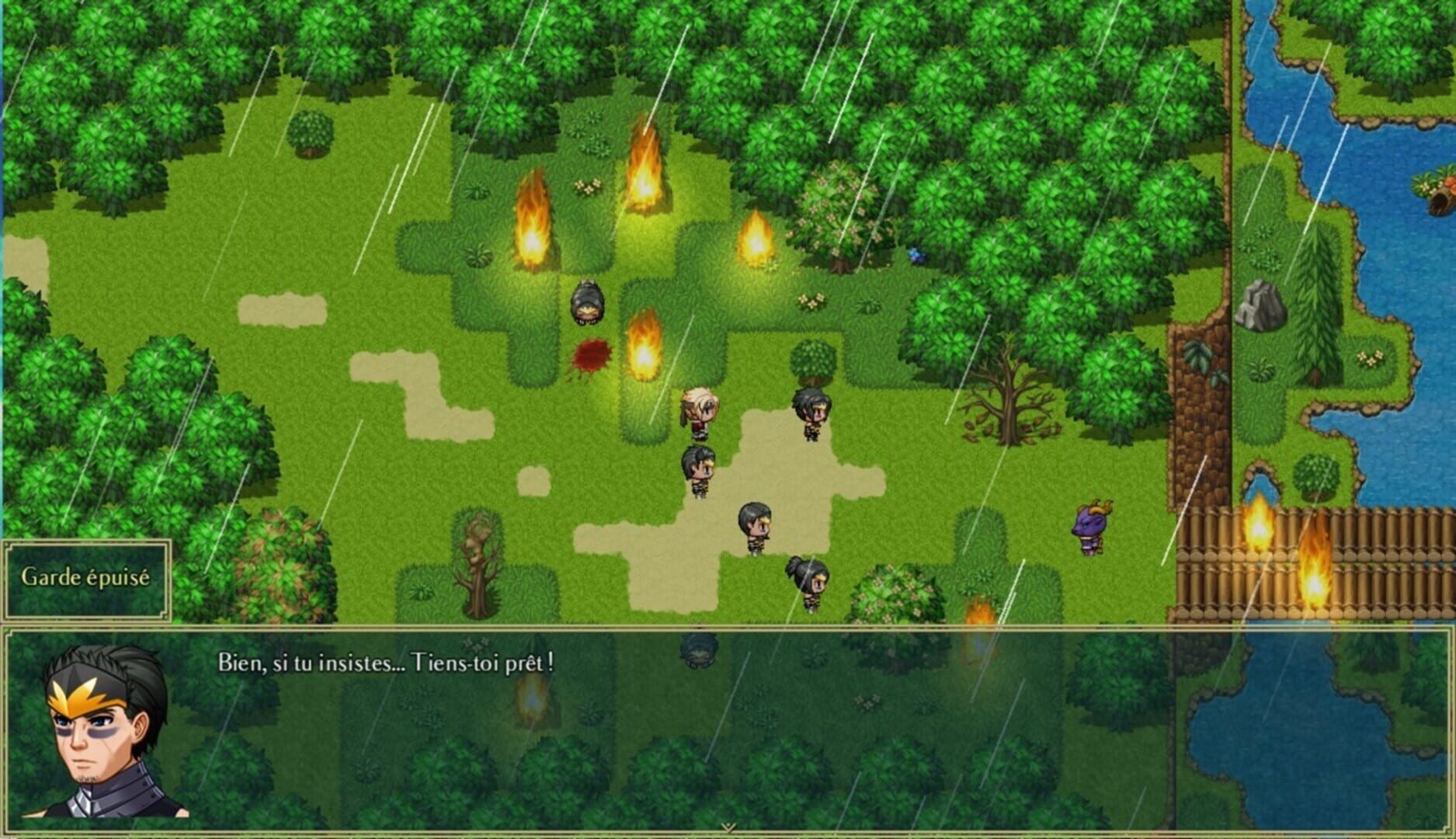1456x839 pixels.
Task: Select the guard beside the blonde character
Action: click(809, 412)
